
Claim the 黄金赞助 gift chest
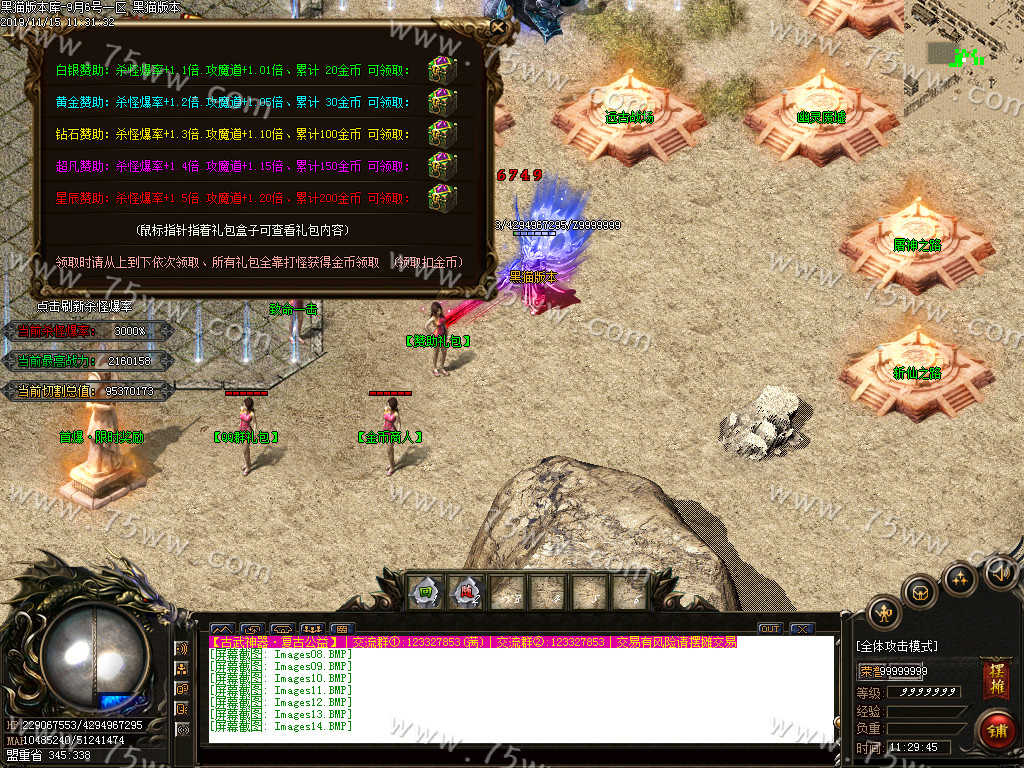coord(441,102)
